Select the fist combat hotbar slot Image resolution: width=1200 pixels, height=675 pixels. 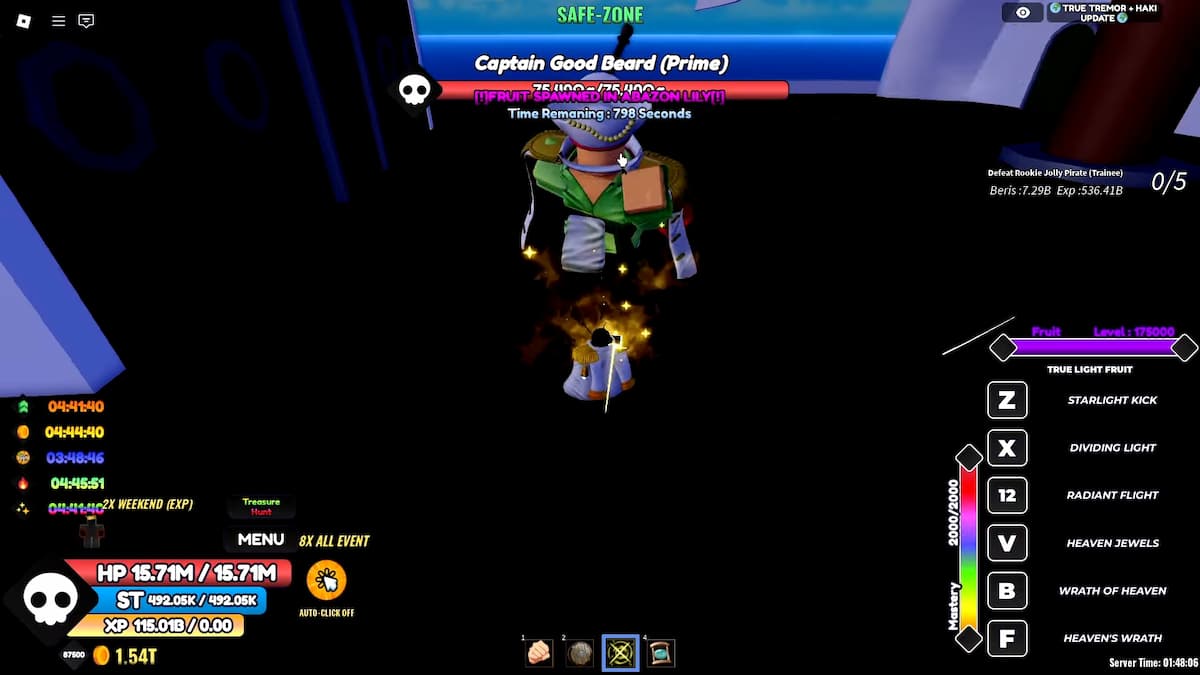(539, 653)
